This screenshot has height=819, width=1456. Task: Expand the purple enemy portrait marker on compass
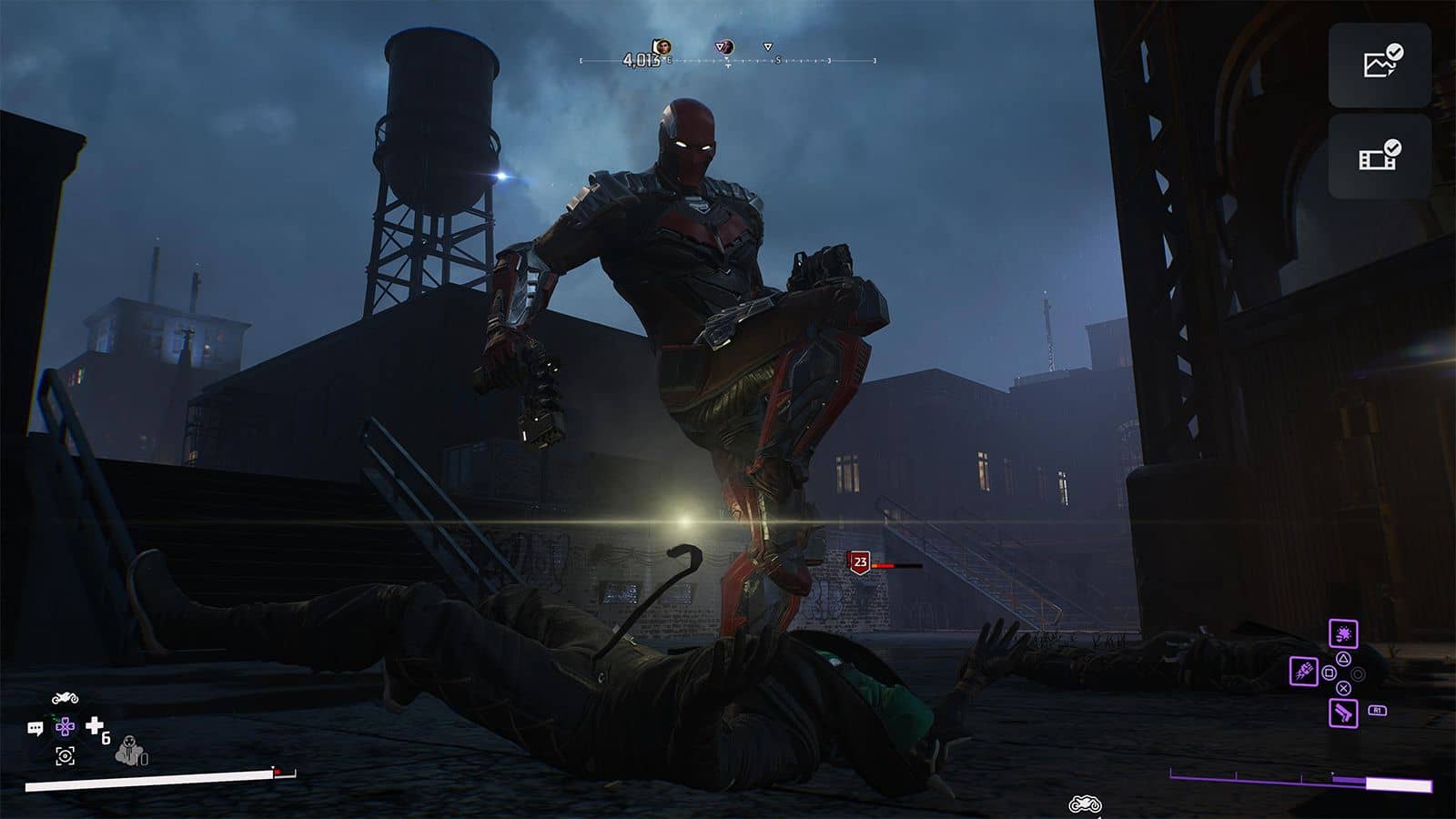pos(724,47)
